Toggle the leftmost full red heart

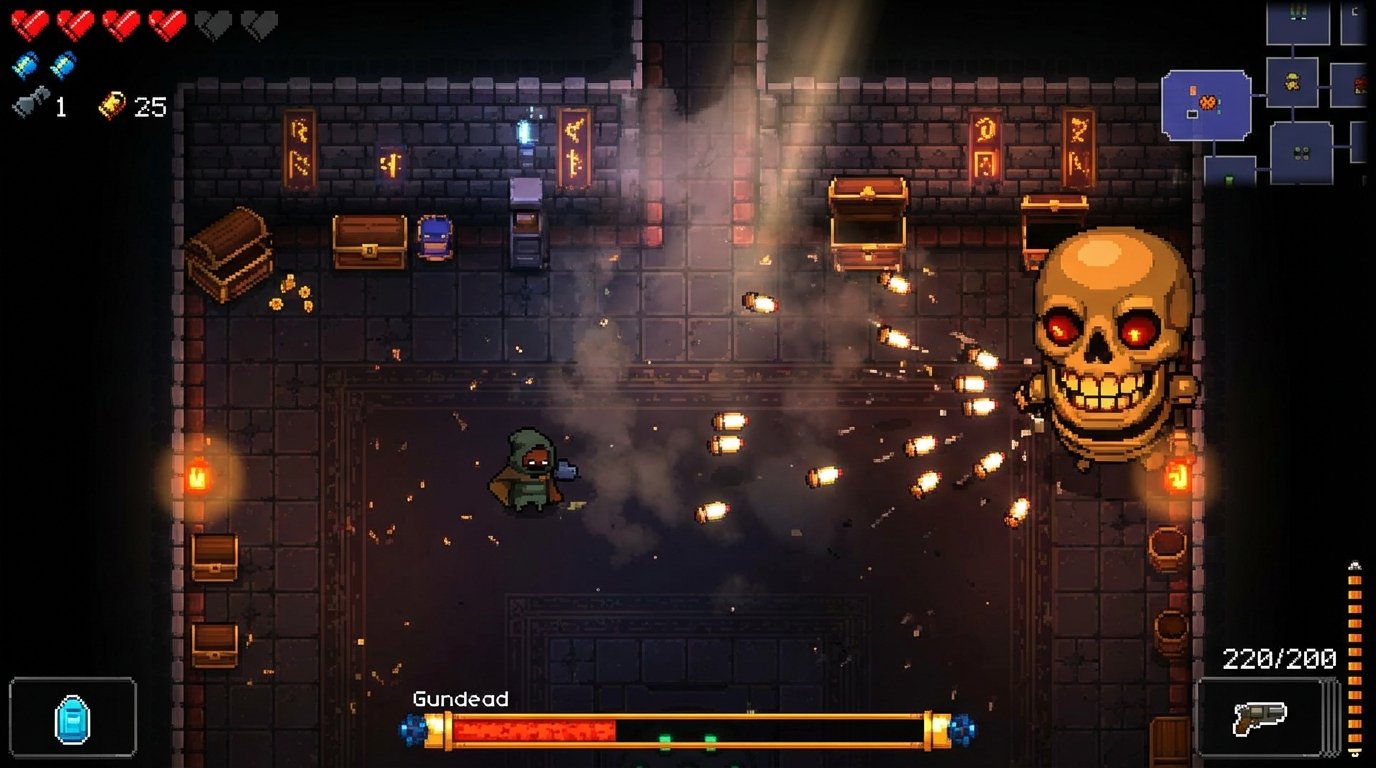30,25
